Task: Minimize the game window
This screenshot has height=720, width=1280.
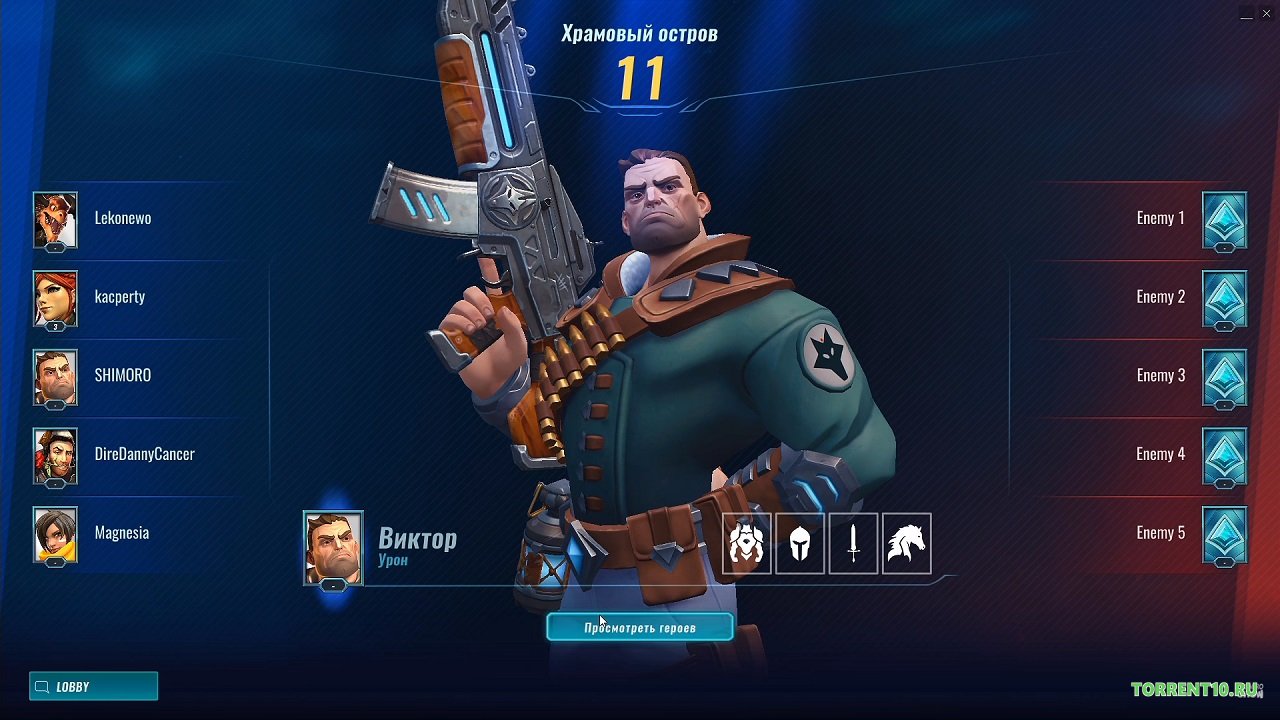Action: [1246, 15]
